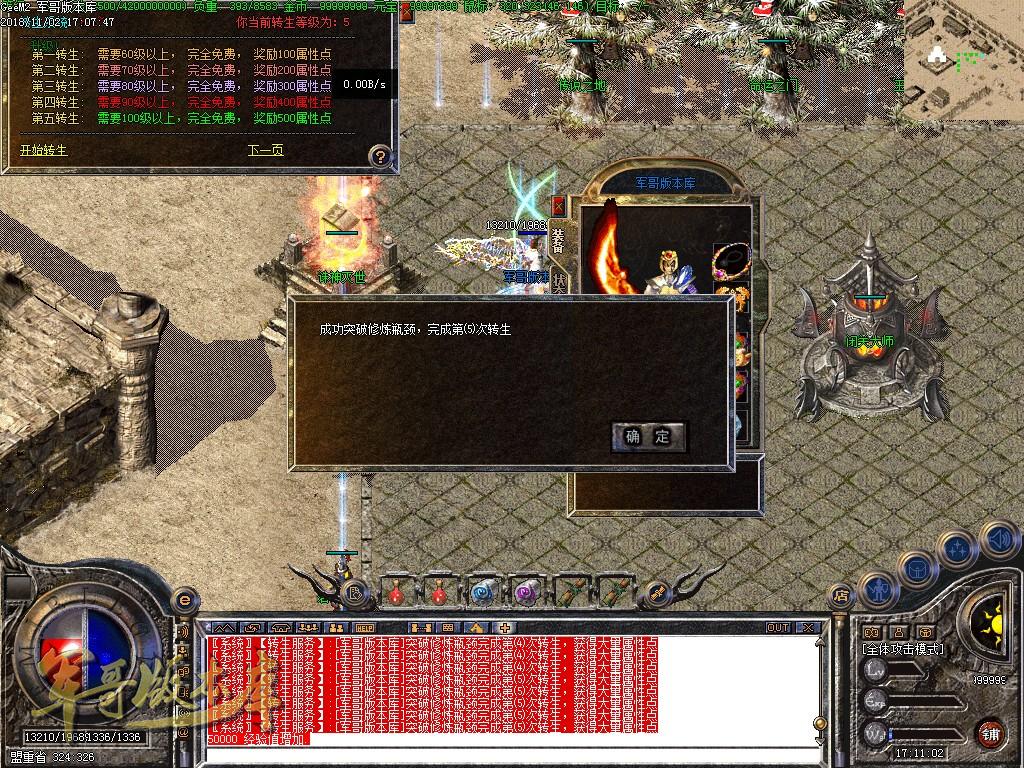Open the skills sparkle round button
This screenshot has height=768, width=1024.
point(957,548)
